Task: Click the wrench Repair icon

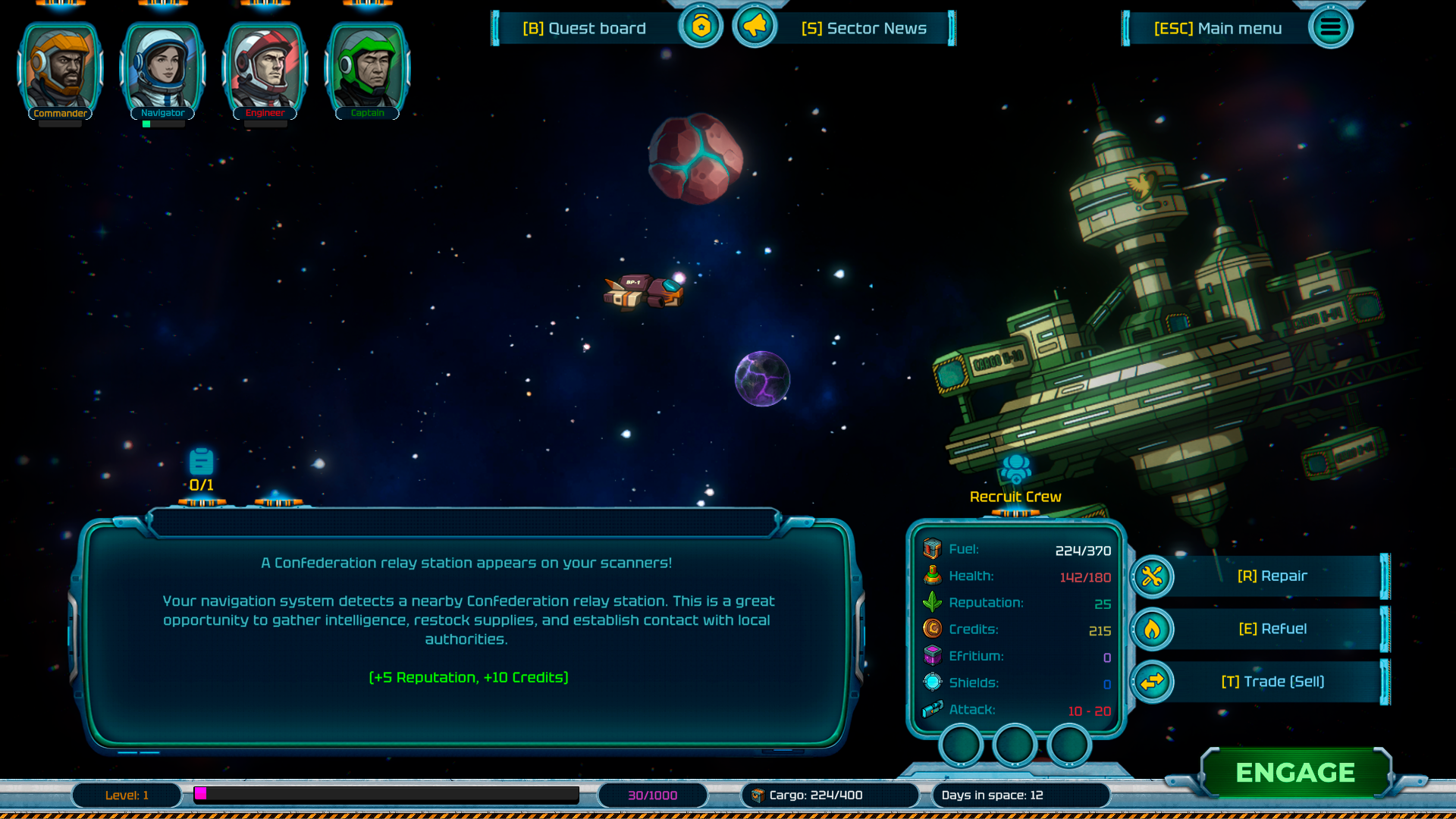Action: coord(1152,577)
